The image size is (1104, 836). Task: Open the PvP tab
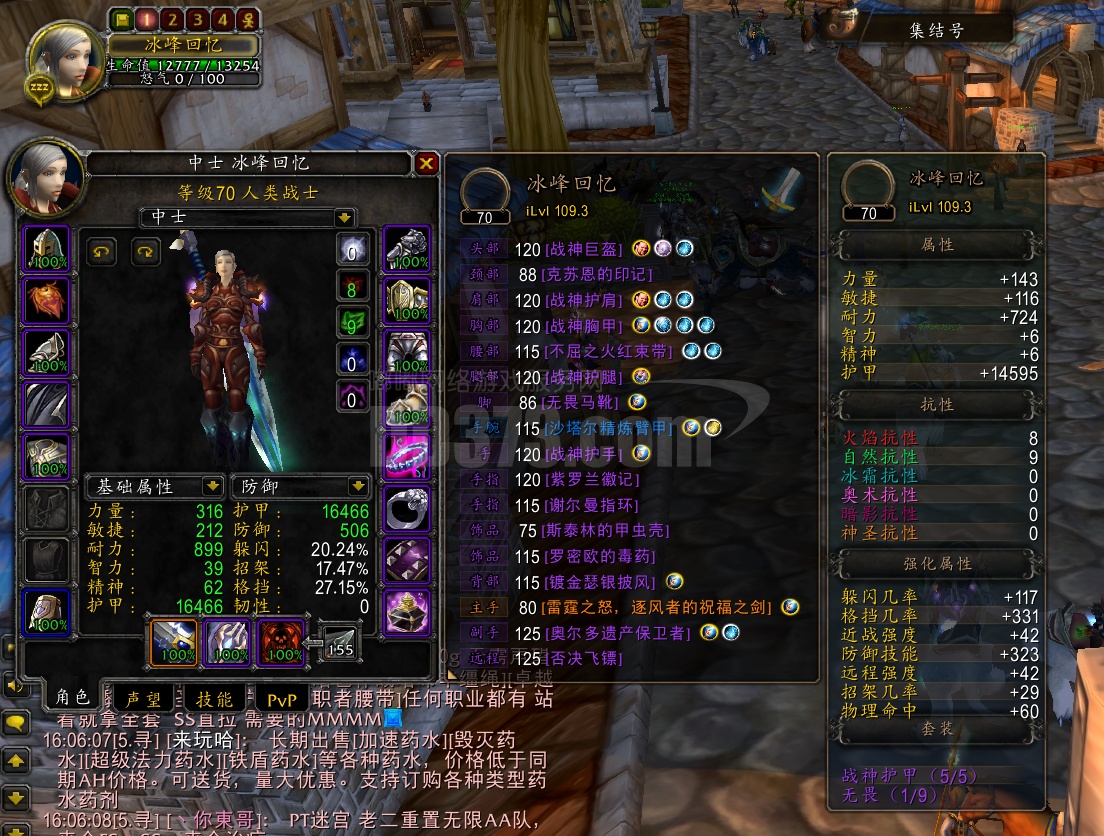pos(282,699)
